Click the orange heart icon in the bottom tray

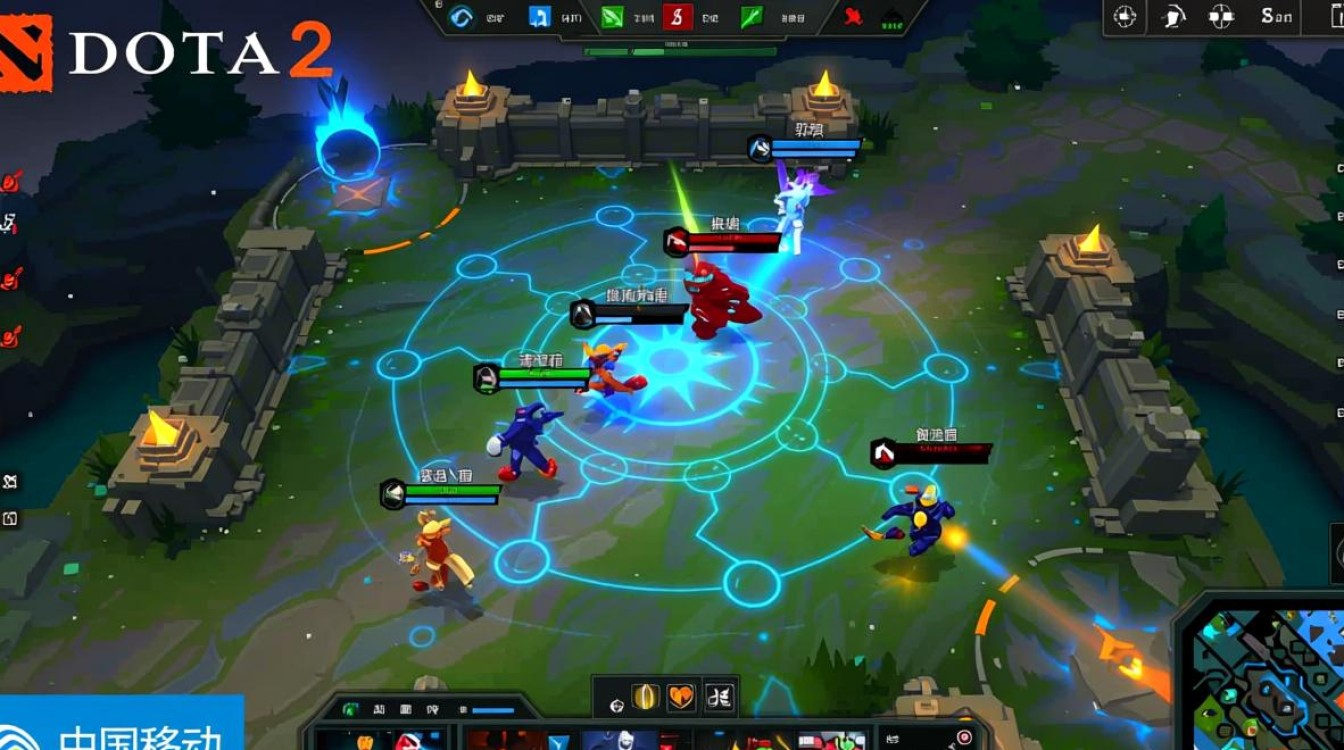(680, 696)
